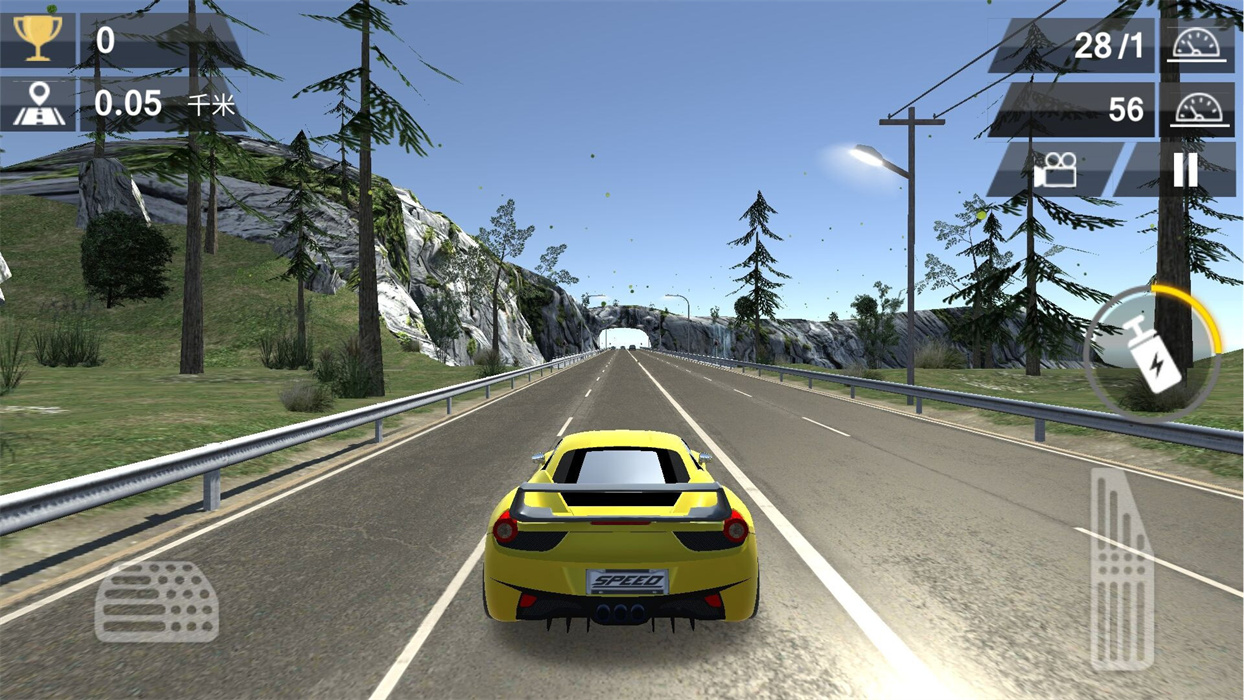Pause the race
The width and height of the screenshot is (1244, 700).
click(1185, 170)
